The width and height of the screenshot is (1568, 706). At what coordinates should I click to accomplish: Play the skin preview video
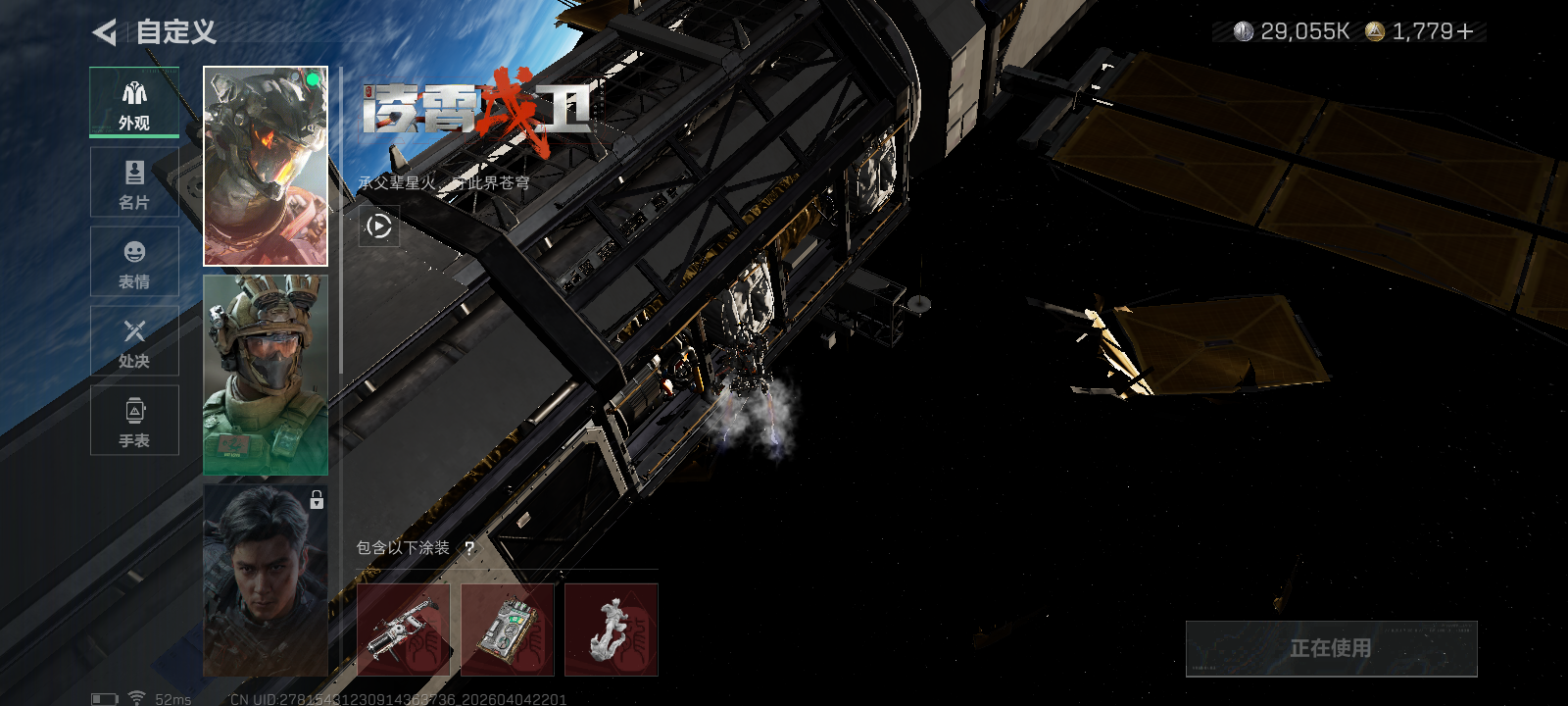point(379,227)
